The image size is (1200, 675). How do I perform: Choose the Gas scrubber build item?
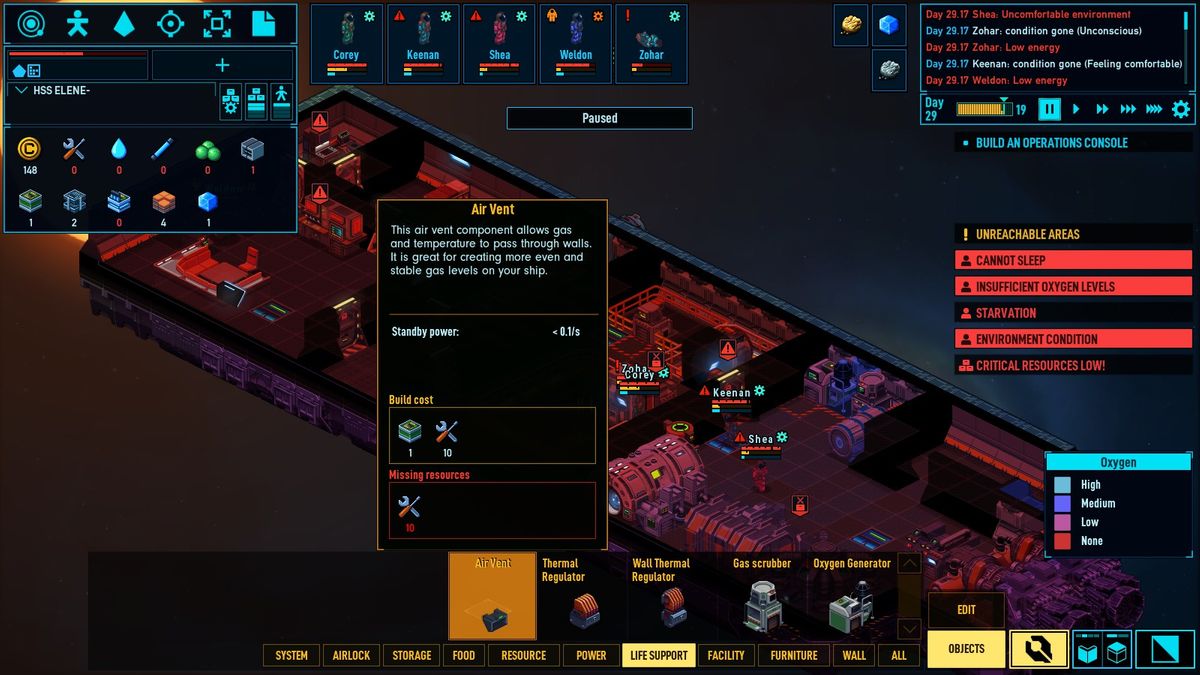762,596
